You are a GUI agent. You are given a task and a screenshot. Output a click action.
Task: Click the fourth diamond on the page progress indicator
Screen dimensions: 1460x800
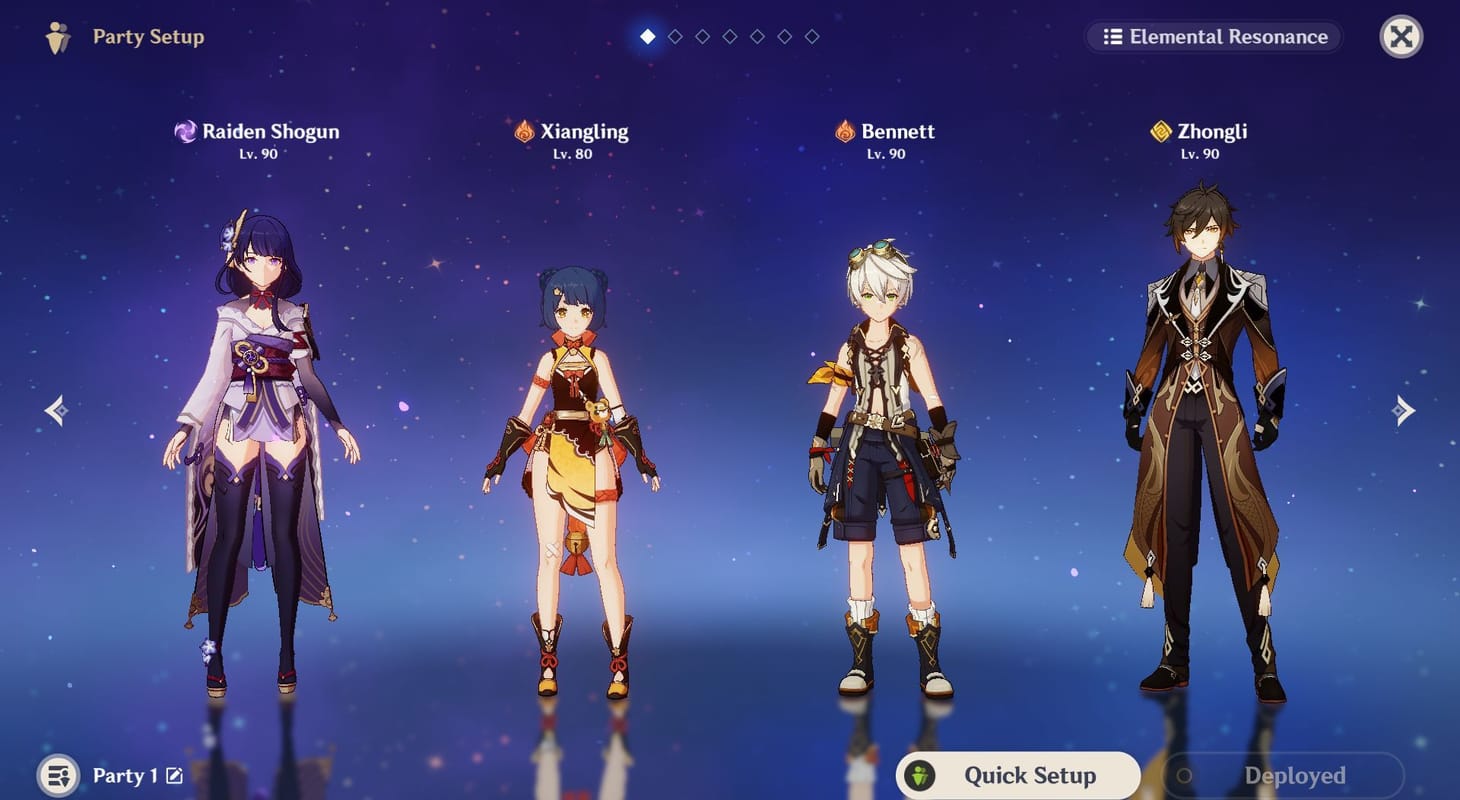click(x=729, y=36)
